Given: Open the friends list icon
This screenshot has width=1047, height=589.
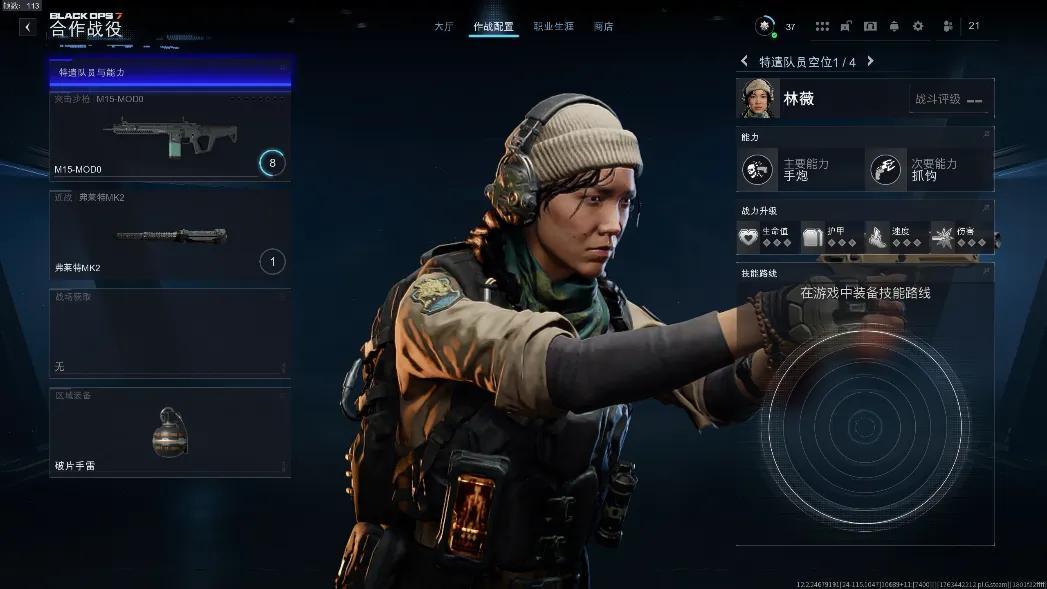Looking at the screenshot, I should (x=948, y=27).
